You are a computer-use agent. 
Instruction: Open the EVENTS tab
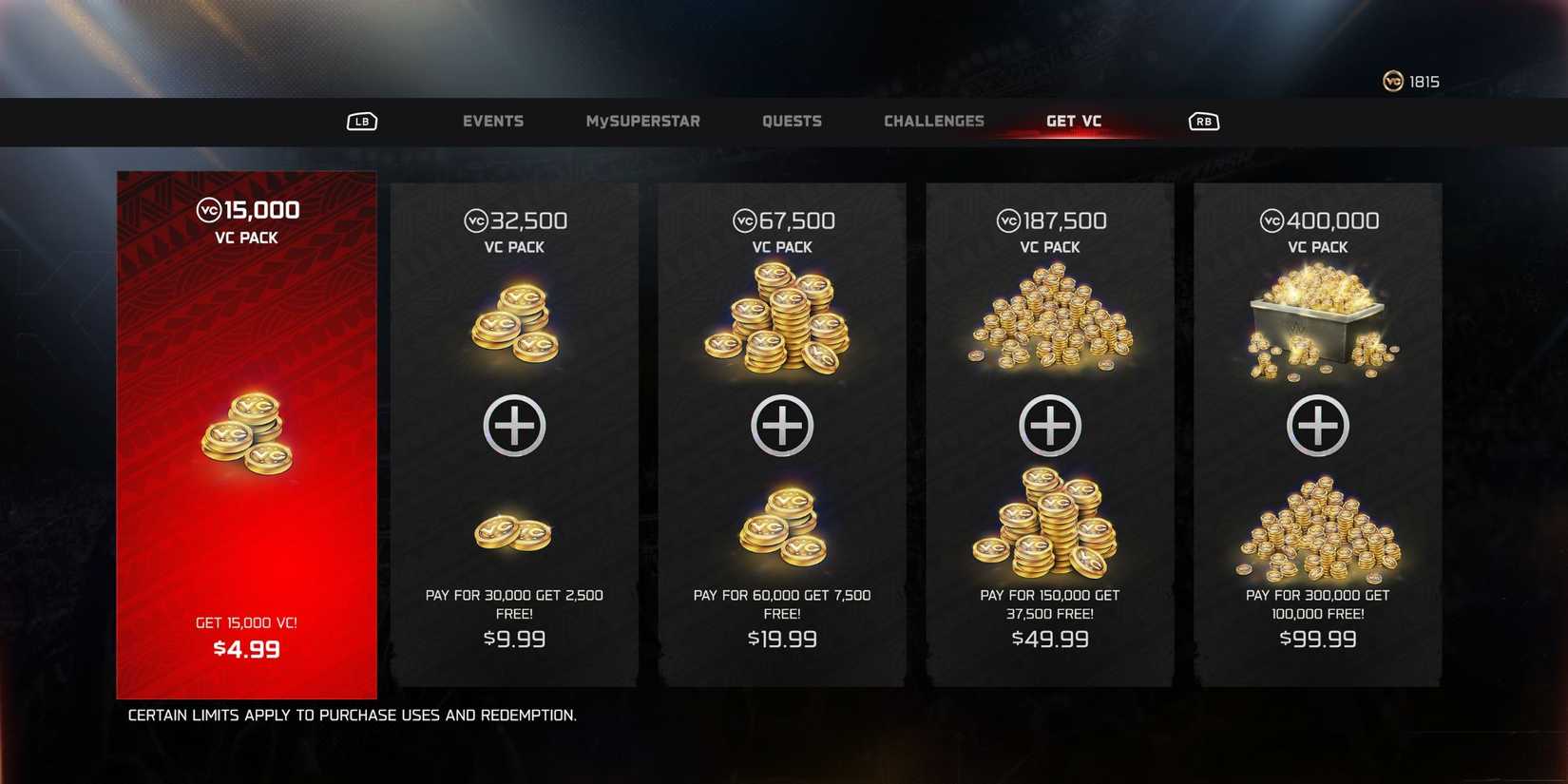coord(493,121)
